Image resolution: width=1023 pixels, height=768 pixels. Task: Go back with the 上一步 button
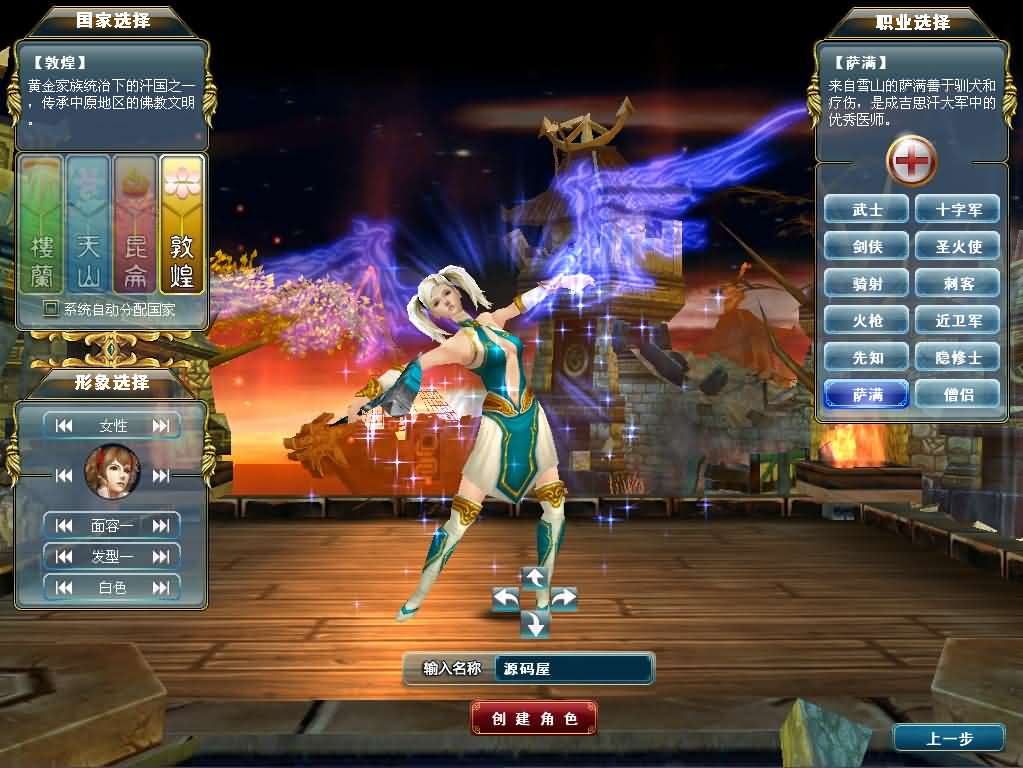pos(948,738)
